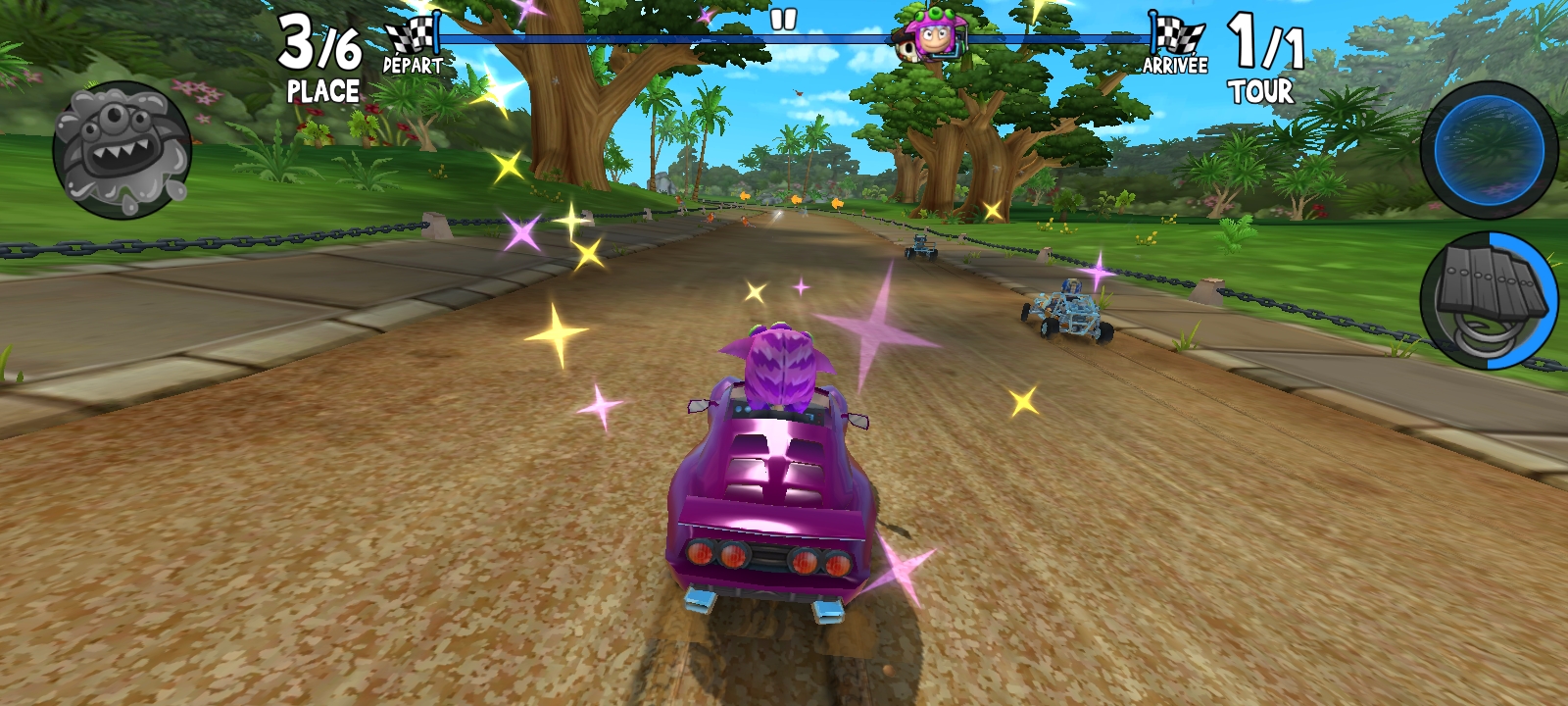Tap the brake pedal button

1488,301
